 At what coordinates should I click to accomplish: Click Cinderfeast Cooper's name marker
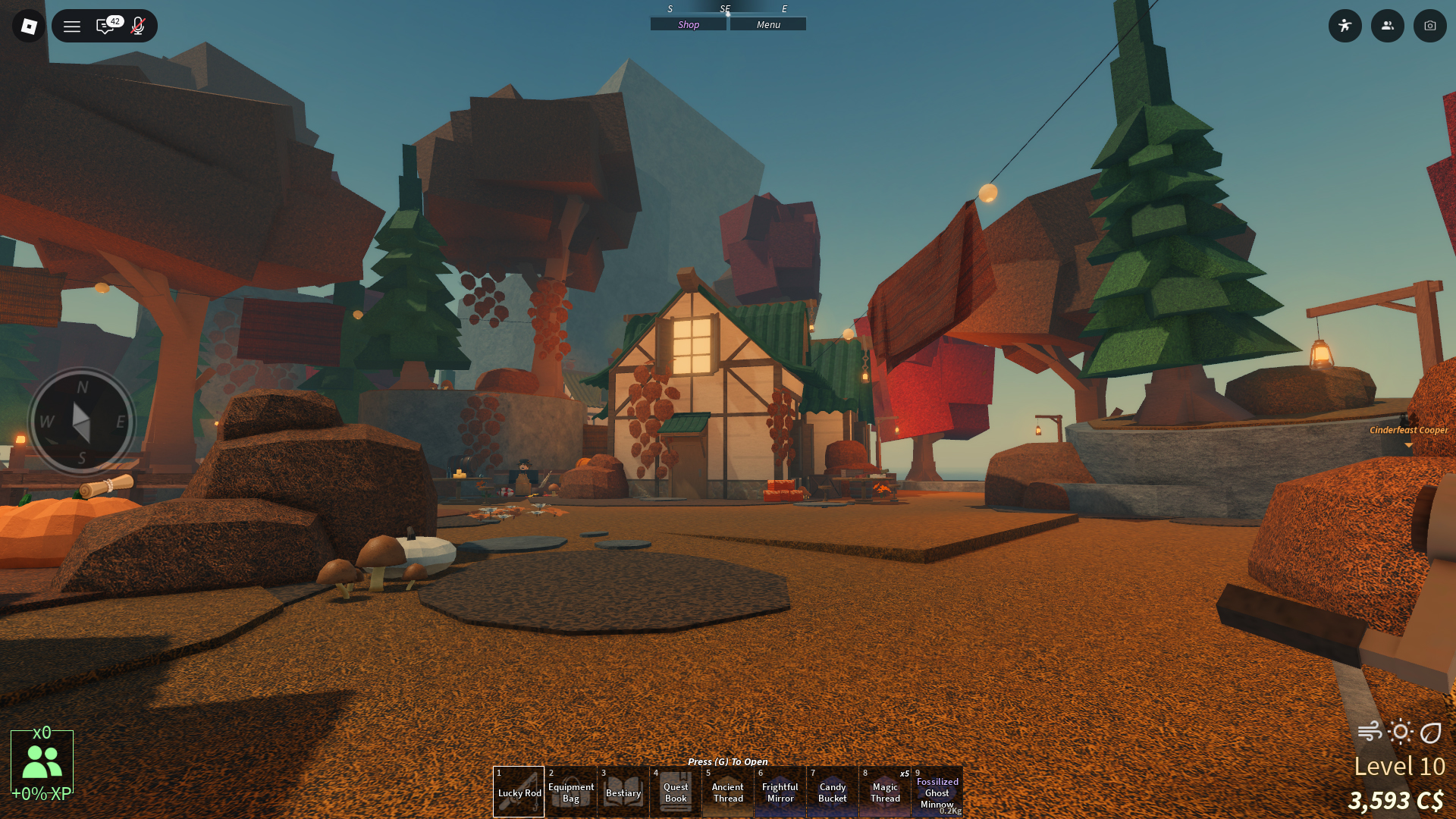[x=1408, y=430]
